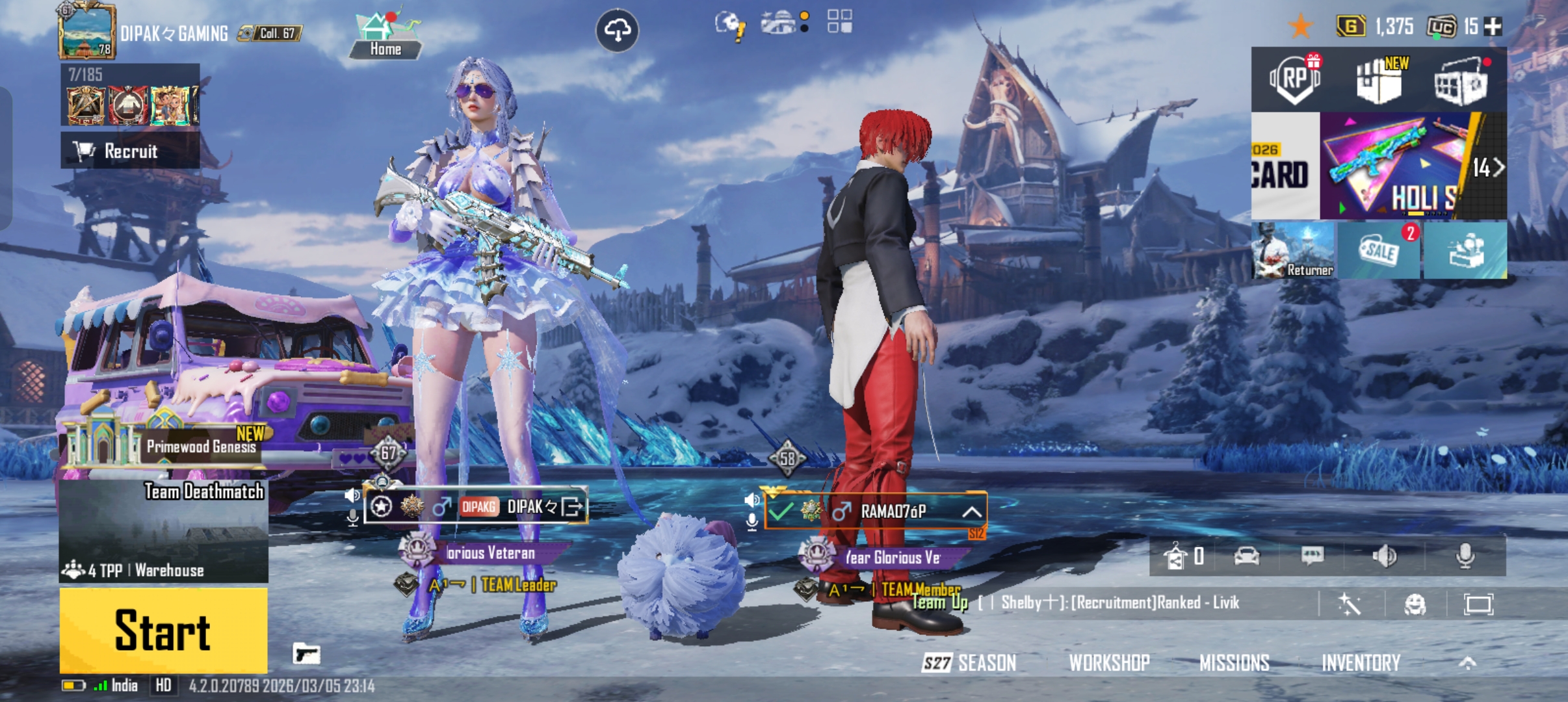Open the Workshop menu
The height and width of the screenshot is (702, 1568).
point(1109,663)
